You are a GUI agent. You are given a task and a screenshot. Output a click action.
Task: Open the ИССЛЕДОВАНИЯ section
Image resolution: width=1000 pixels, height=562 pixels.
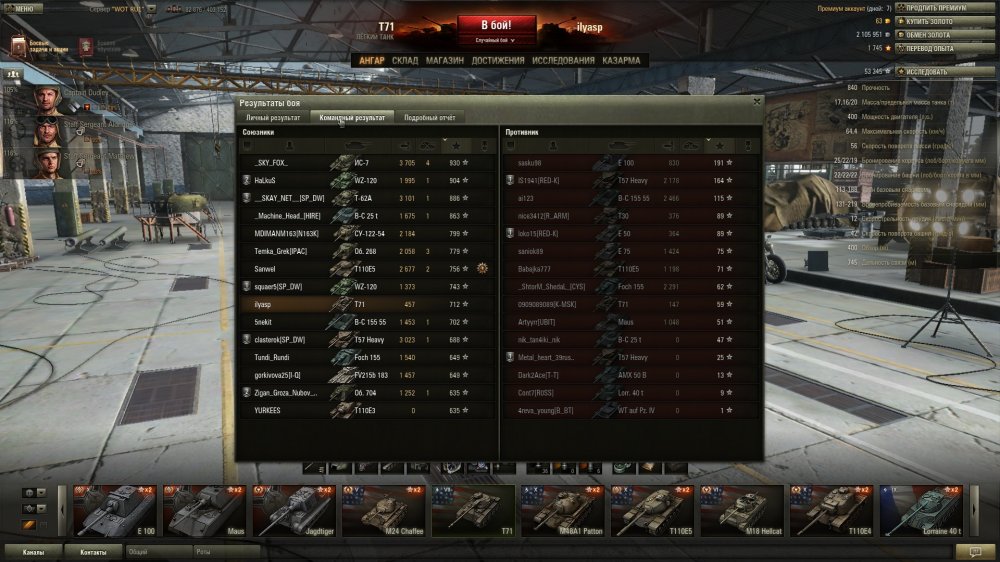(563, 61)
